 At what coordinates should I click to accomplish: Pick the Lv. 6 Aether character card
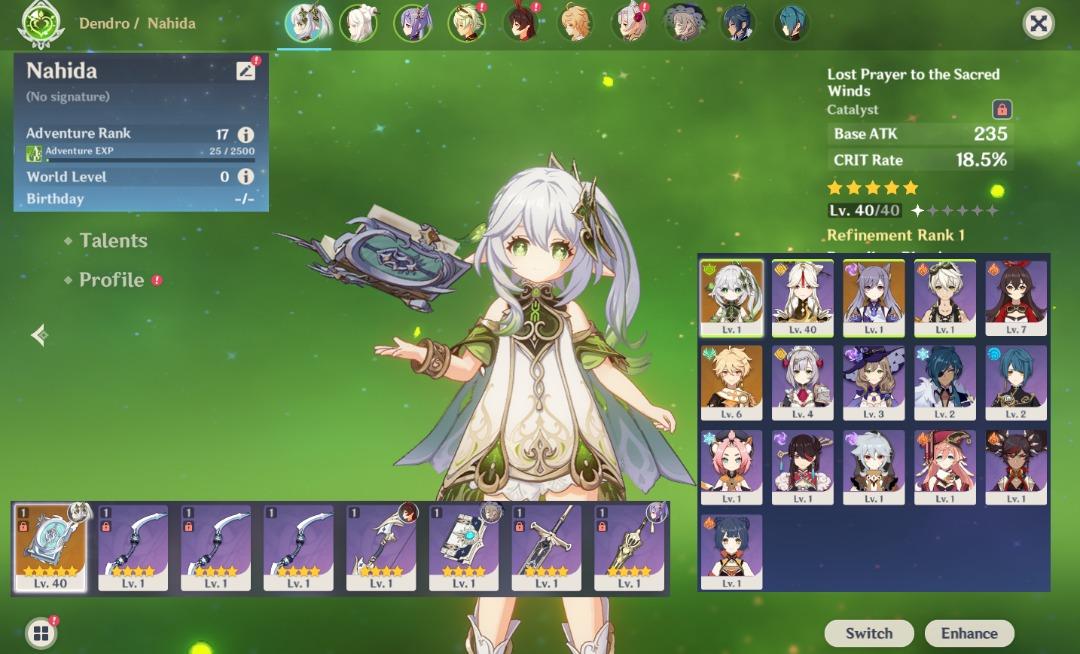click(731, 383)
